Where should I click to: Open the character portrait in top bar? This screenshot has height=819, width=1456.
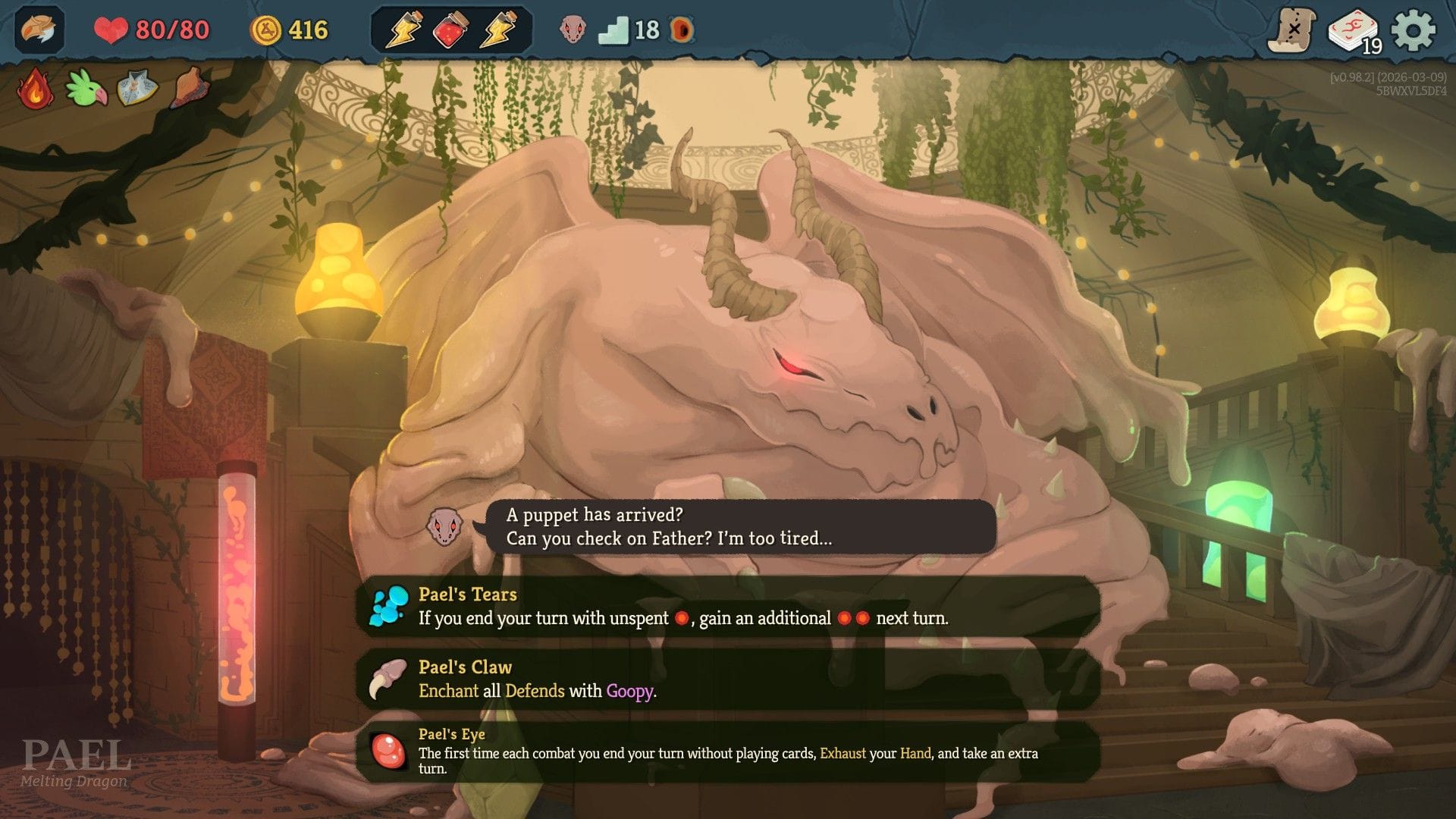point(39,30)
